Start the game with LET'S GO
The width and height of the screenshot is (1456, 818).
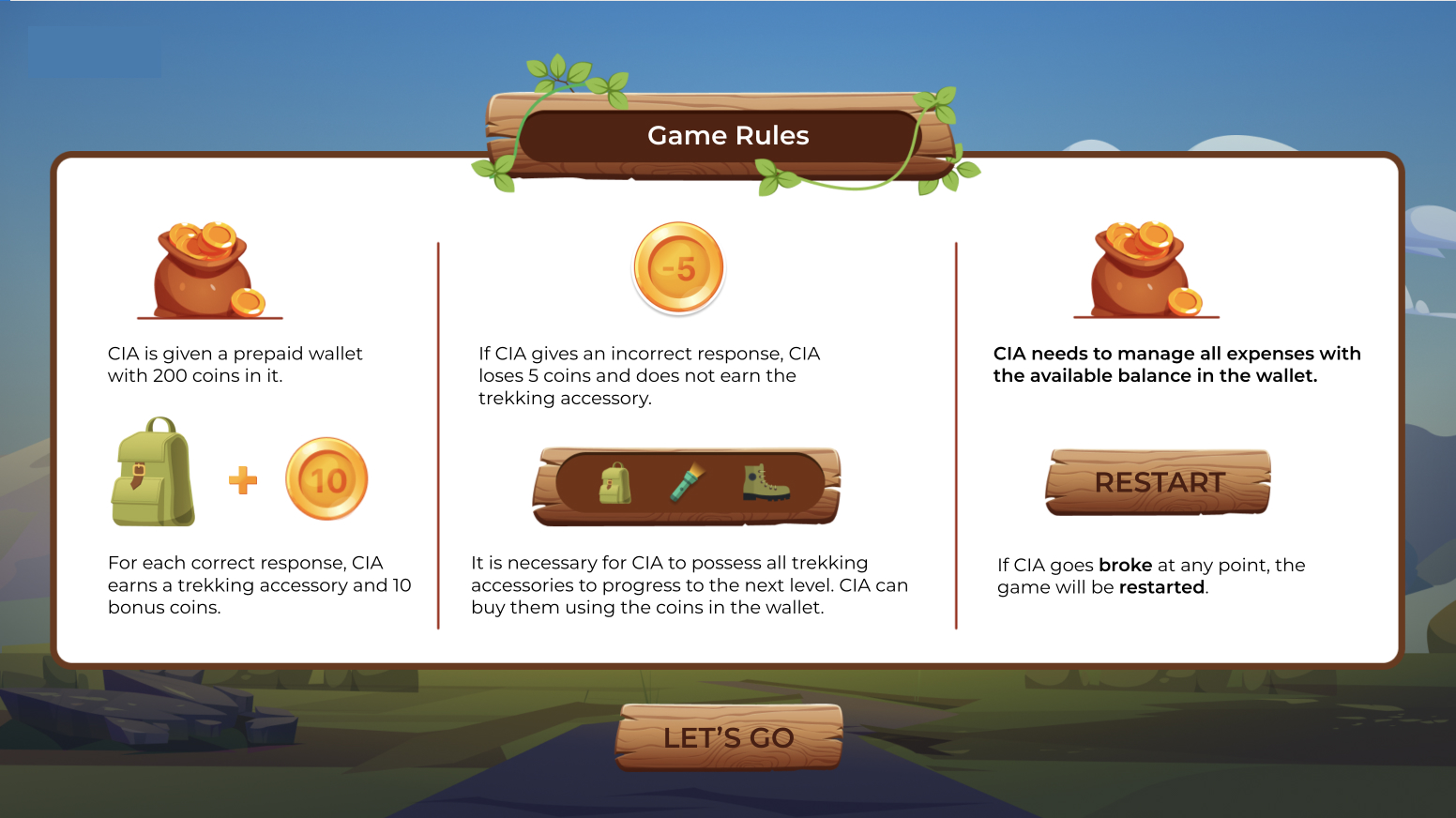[x=729, y=737]
